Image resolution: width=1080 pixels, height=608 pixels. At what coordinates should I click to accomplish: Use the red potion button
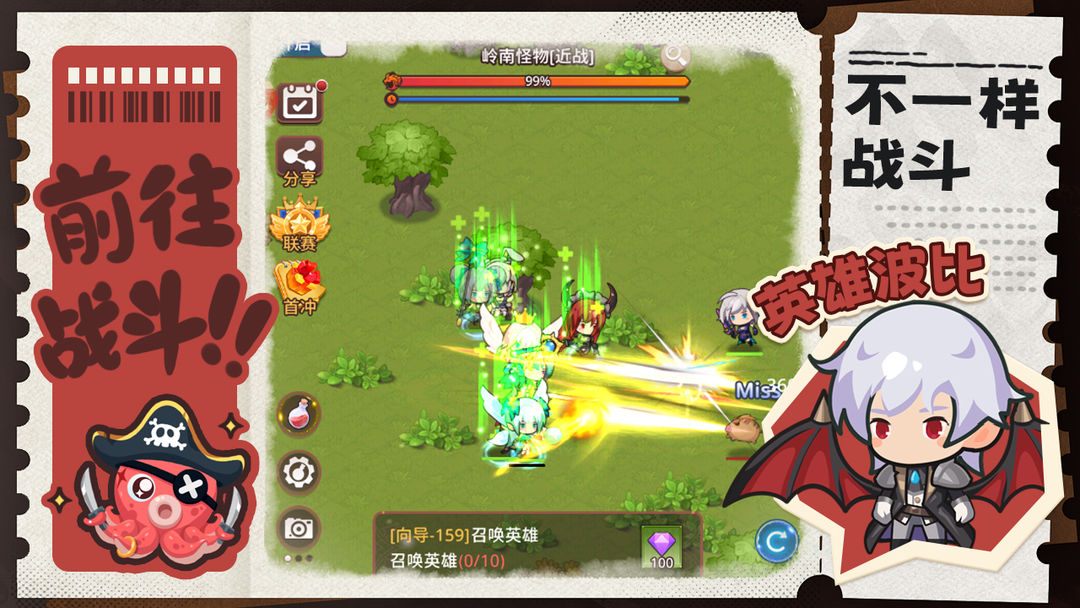298,414
